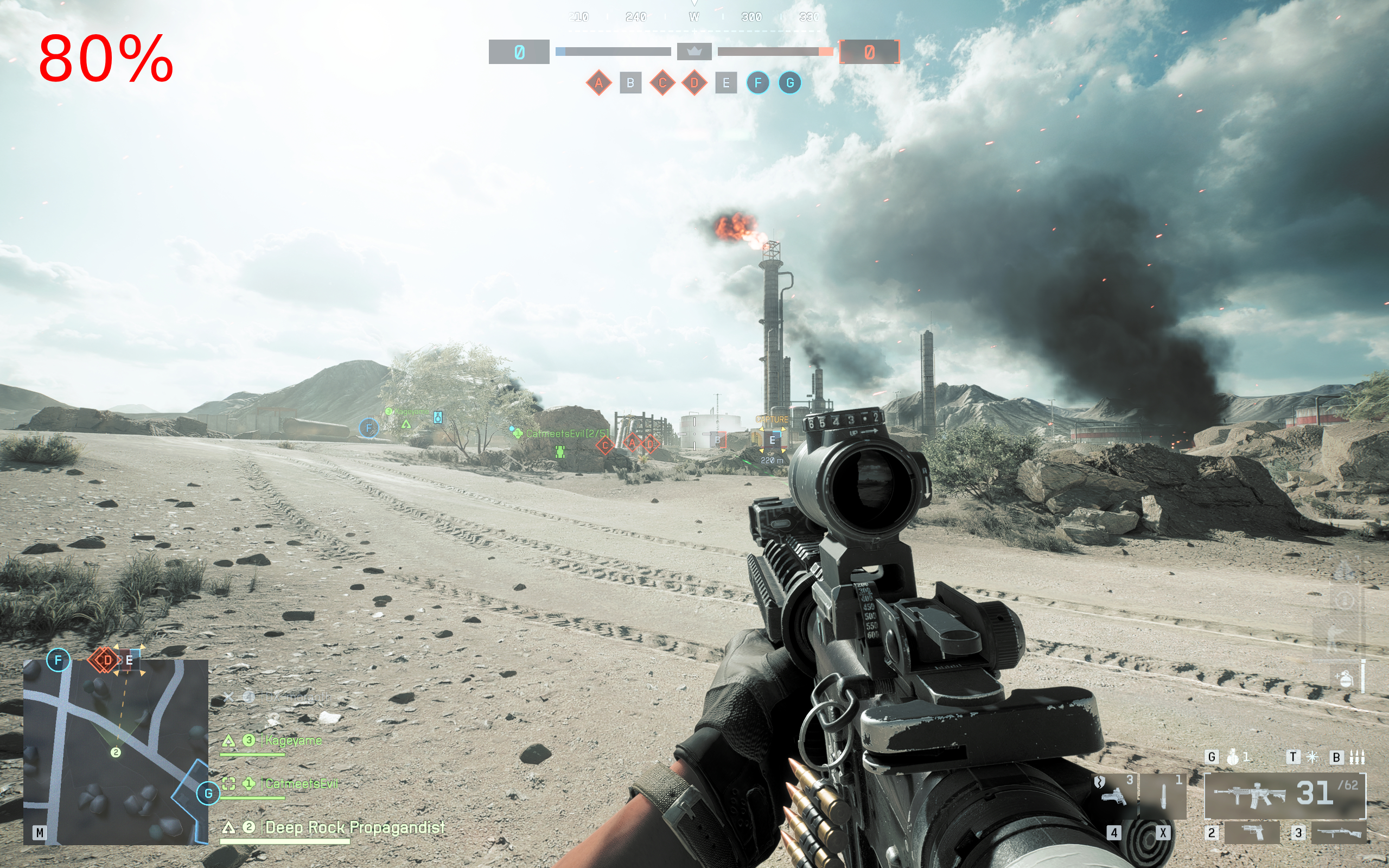Viewport: 1389px width, 868px height.
Task: Open the CAPTURE indicator above objective E
Action: click(x=772, y=420)
